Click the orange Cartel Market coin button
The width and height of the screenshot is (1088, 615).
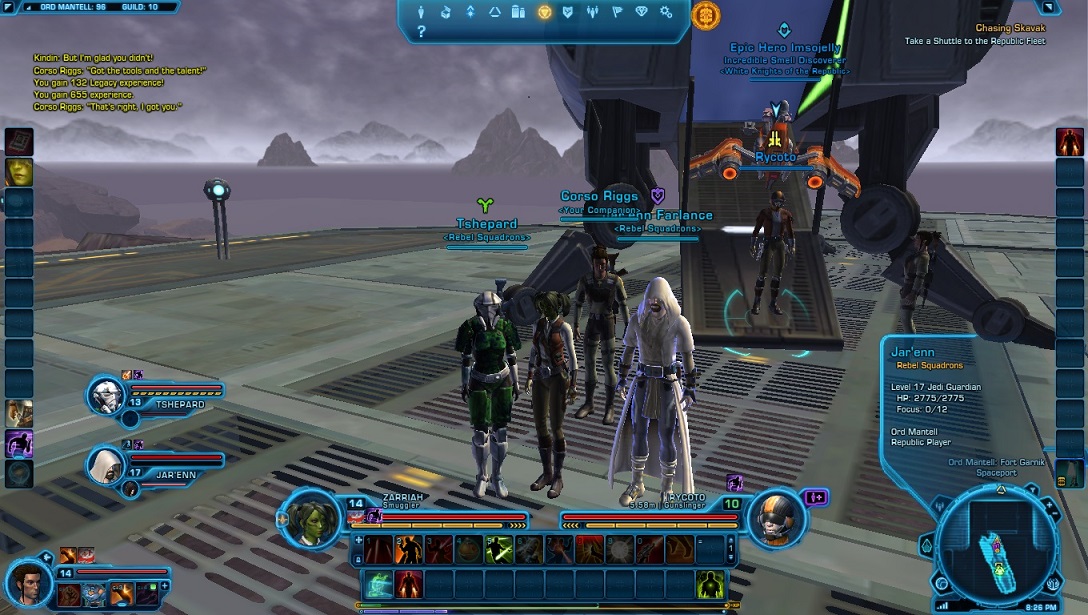[706, 15]
